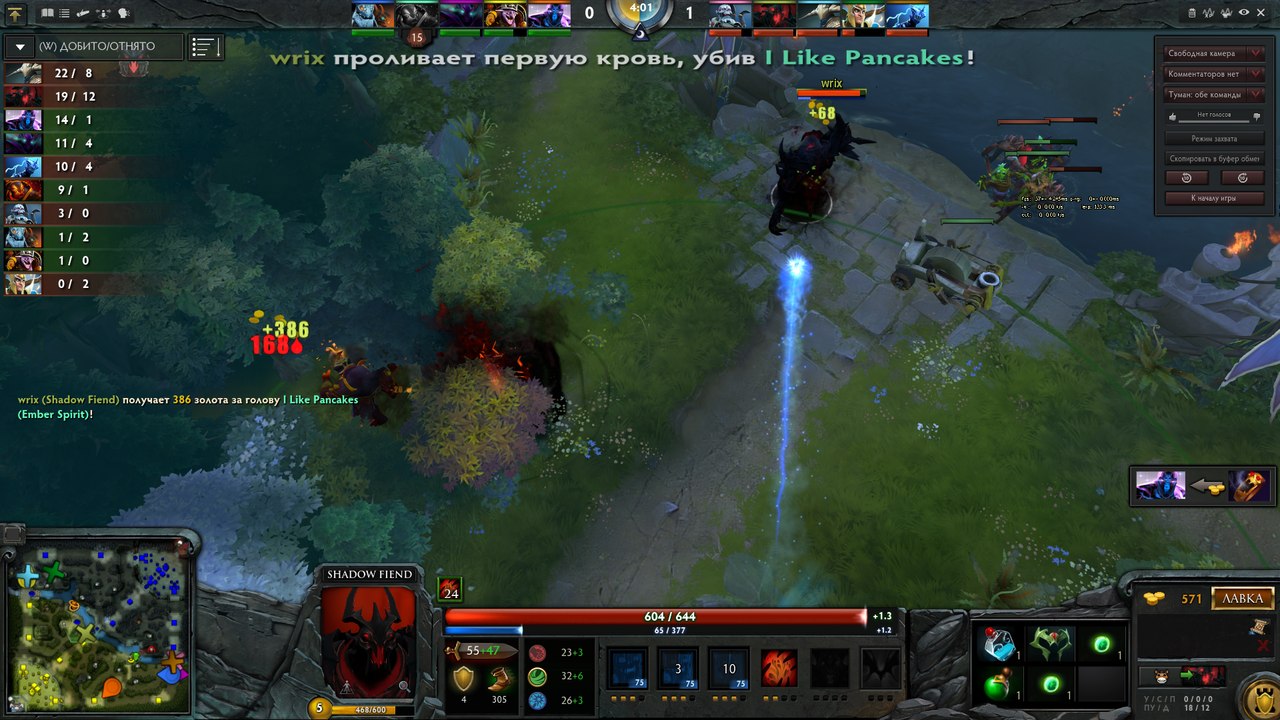
Task: Click the К началу игры button
Action: click(1213, 198)
